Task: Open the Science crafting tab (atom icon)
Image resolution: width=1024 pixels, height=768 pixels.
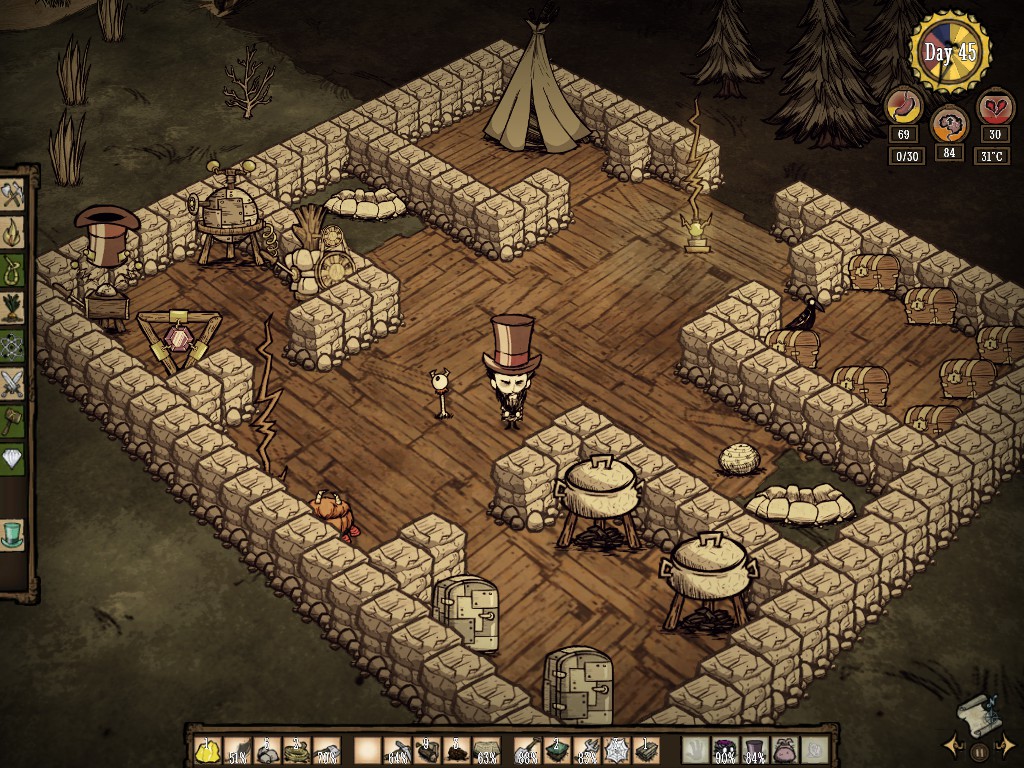Action: [13, 344]
